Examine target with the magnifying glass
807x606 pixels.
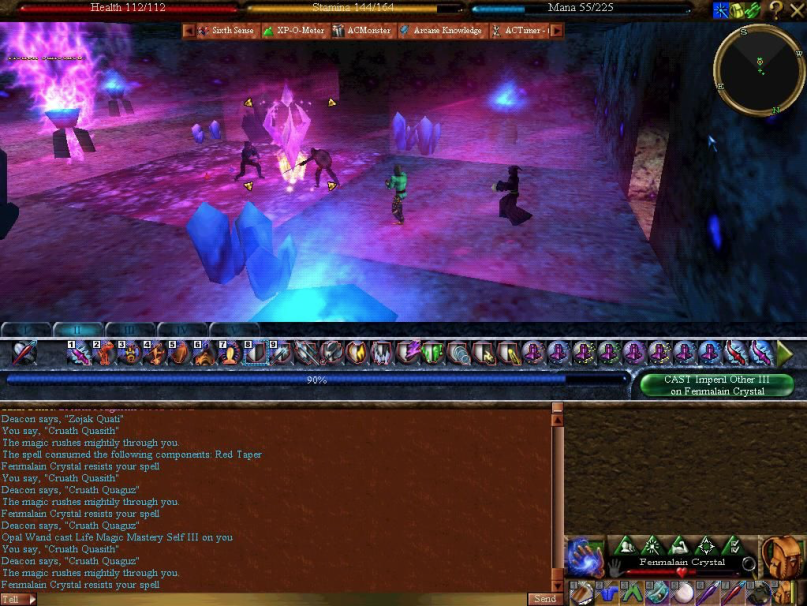tap(748, 565)
